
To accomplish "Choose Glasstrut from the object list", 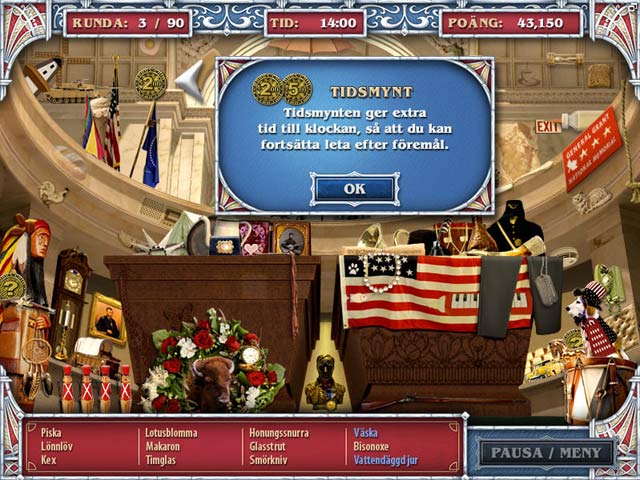I will coord(272,447).
